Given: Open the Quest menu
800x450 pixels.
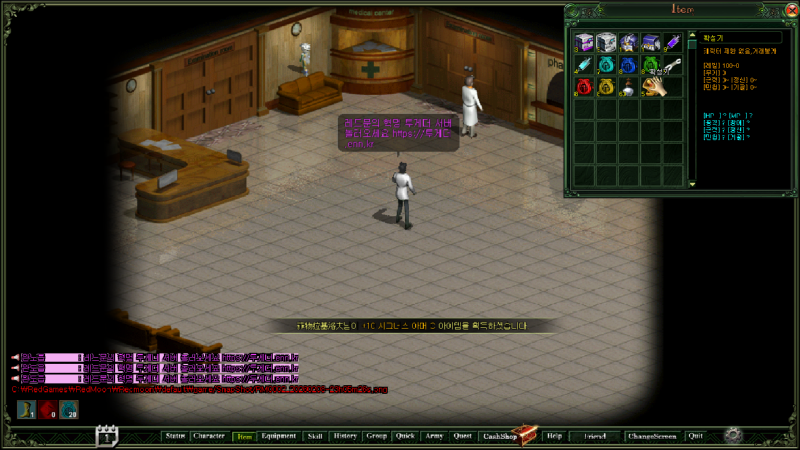Looking at the screenshot, I should tap(462, 436).
